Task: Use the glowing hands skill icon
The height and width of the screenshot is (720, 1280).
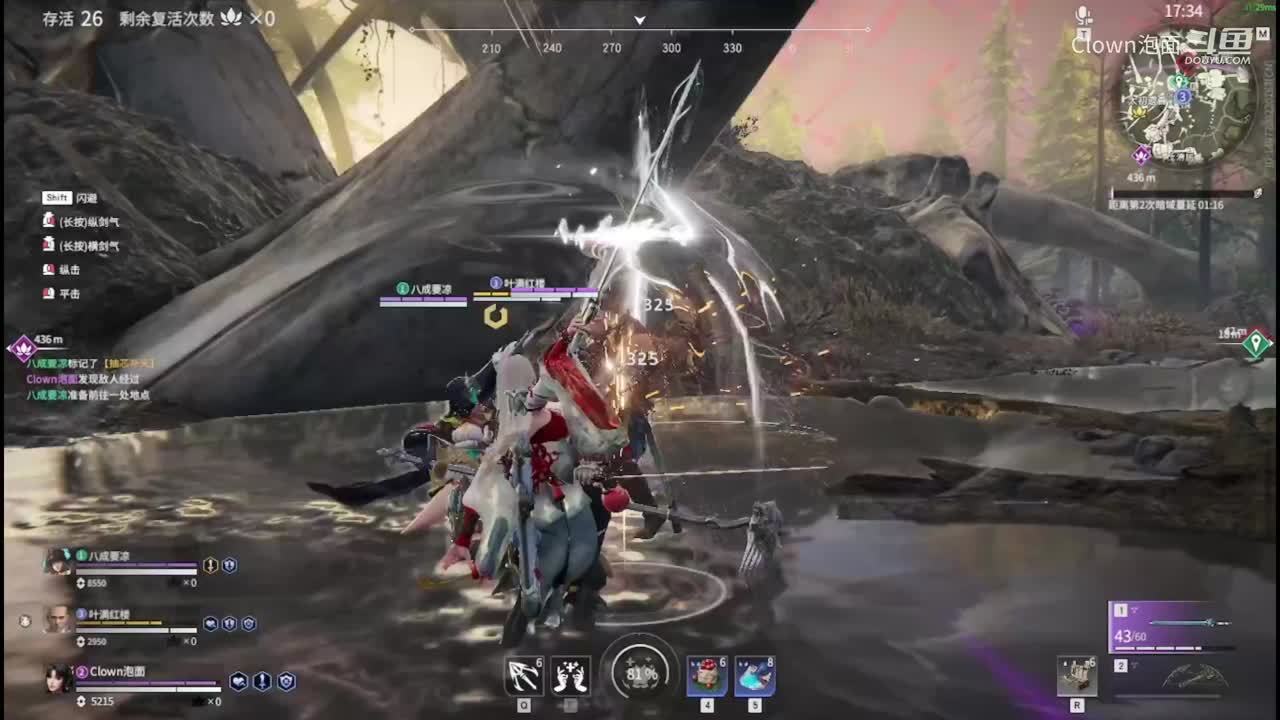Action: pyautogui.click(x=570, y=676)
